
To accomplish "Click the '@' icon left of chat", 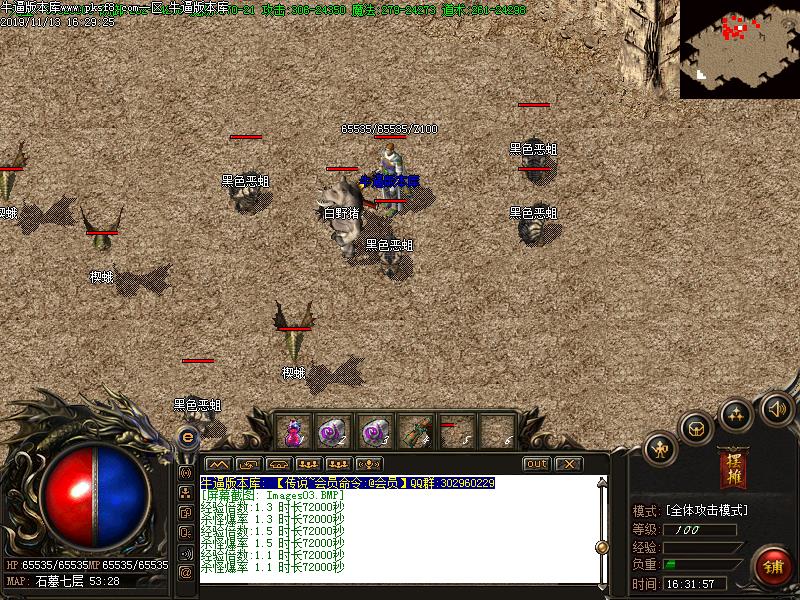I will pyautogui.click(x=186, y=571).
